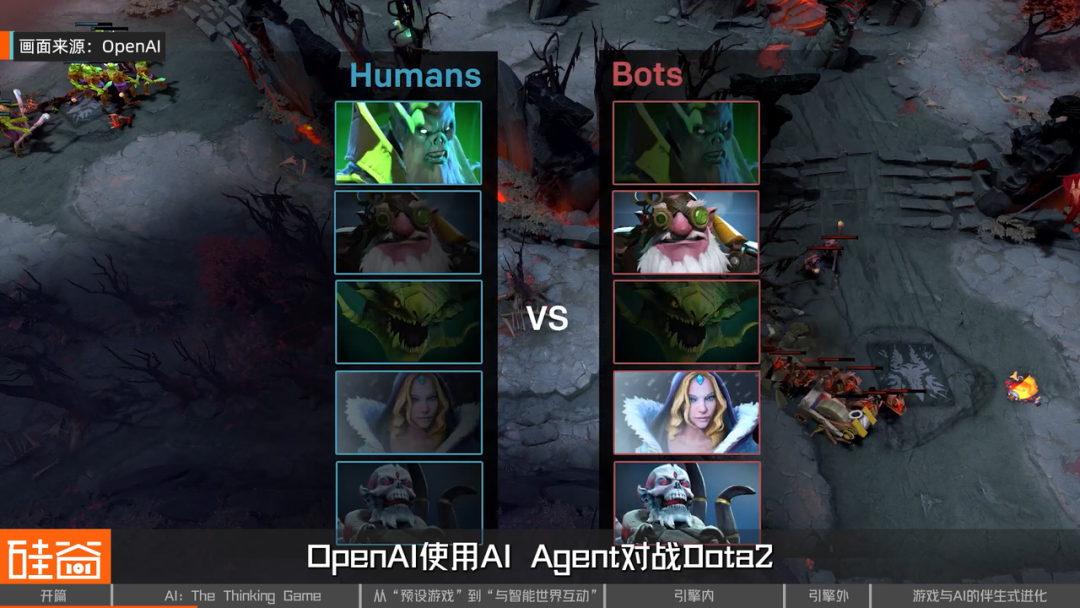Pick the Humans team Viper portrait
1080x608 pixels.
(408, 322)
